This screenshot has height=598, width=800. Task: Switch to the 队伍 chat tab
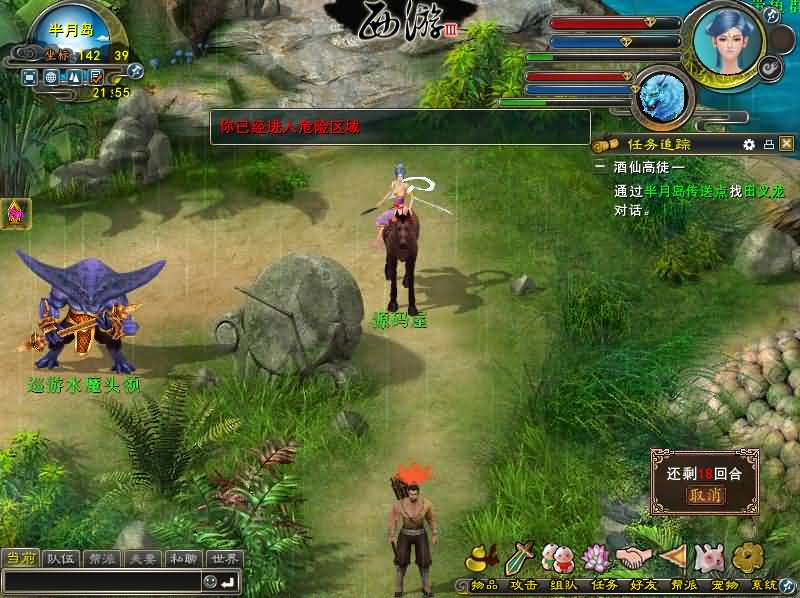click(60, 558)
